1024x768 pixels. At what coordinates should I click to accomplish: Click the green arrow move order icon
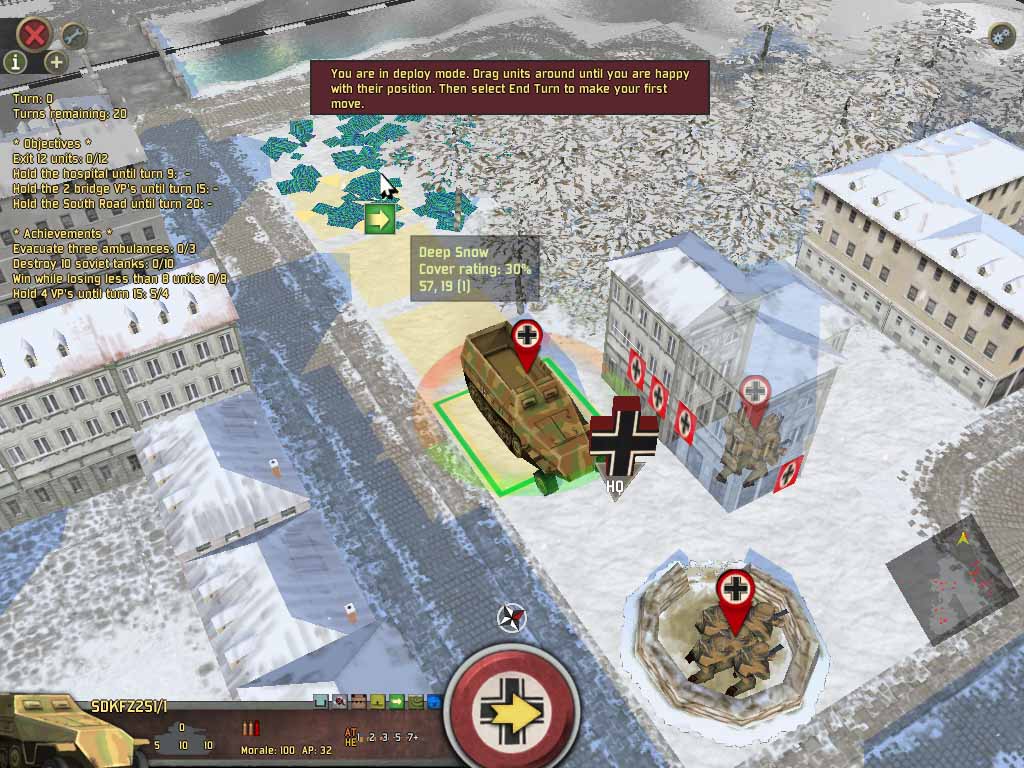point(380,218)
